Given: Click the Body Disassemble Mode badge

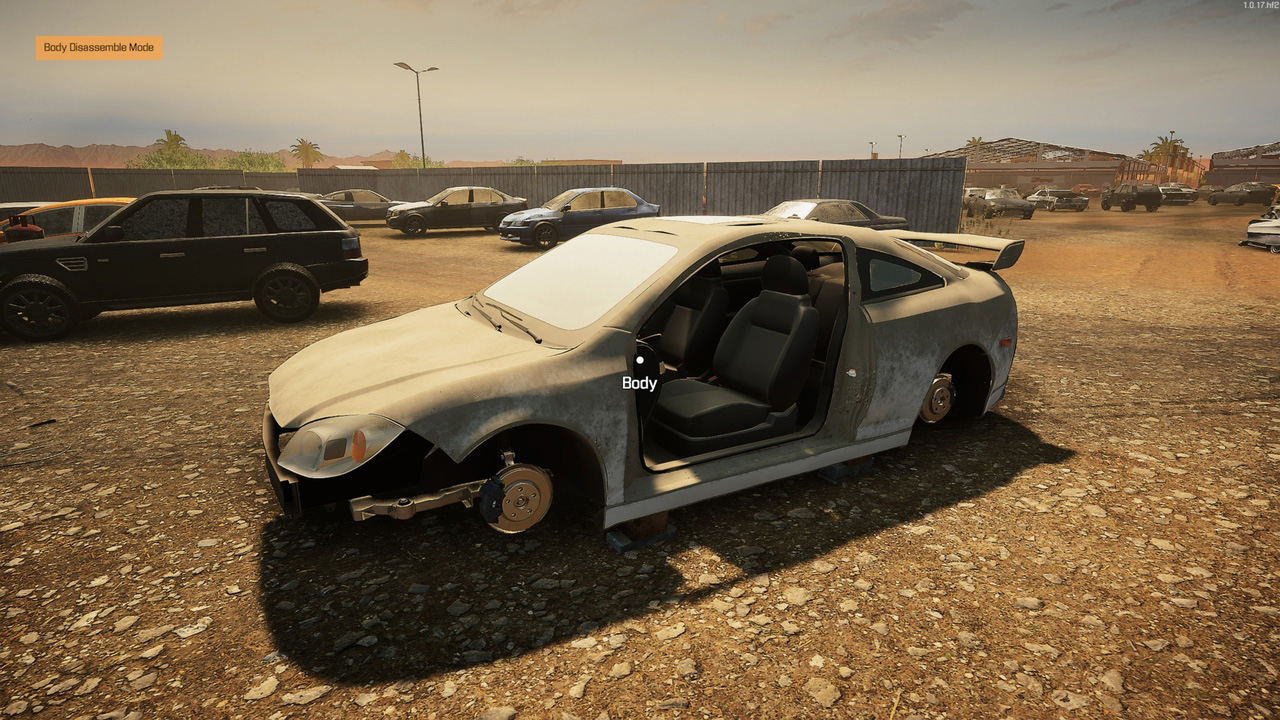Looking at the screenshot, I should pyautogui.click(x=99, y=48).
